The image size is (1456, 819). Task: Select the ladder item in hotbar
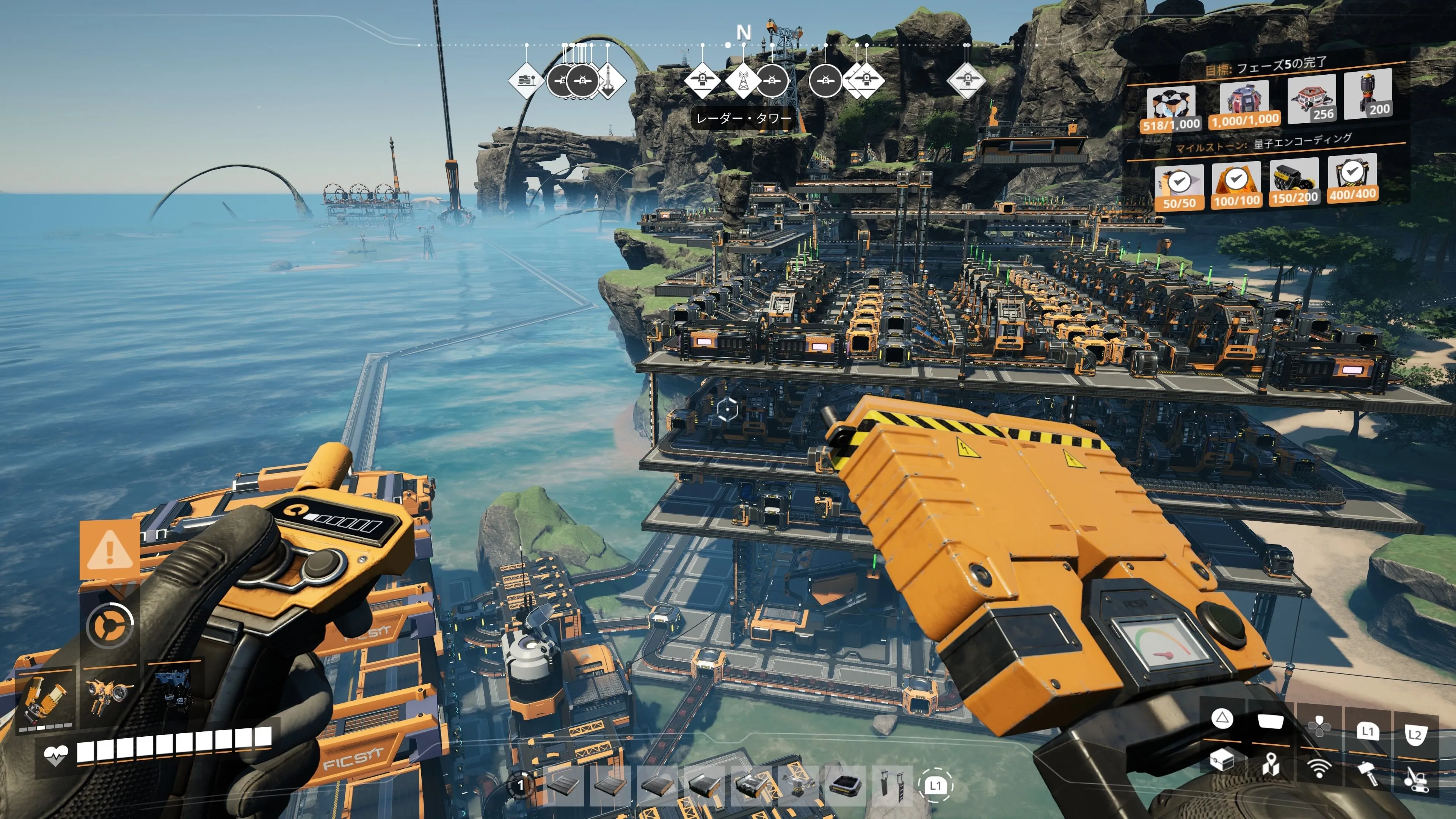[x=892, y=784]
